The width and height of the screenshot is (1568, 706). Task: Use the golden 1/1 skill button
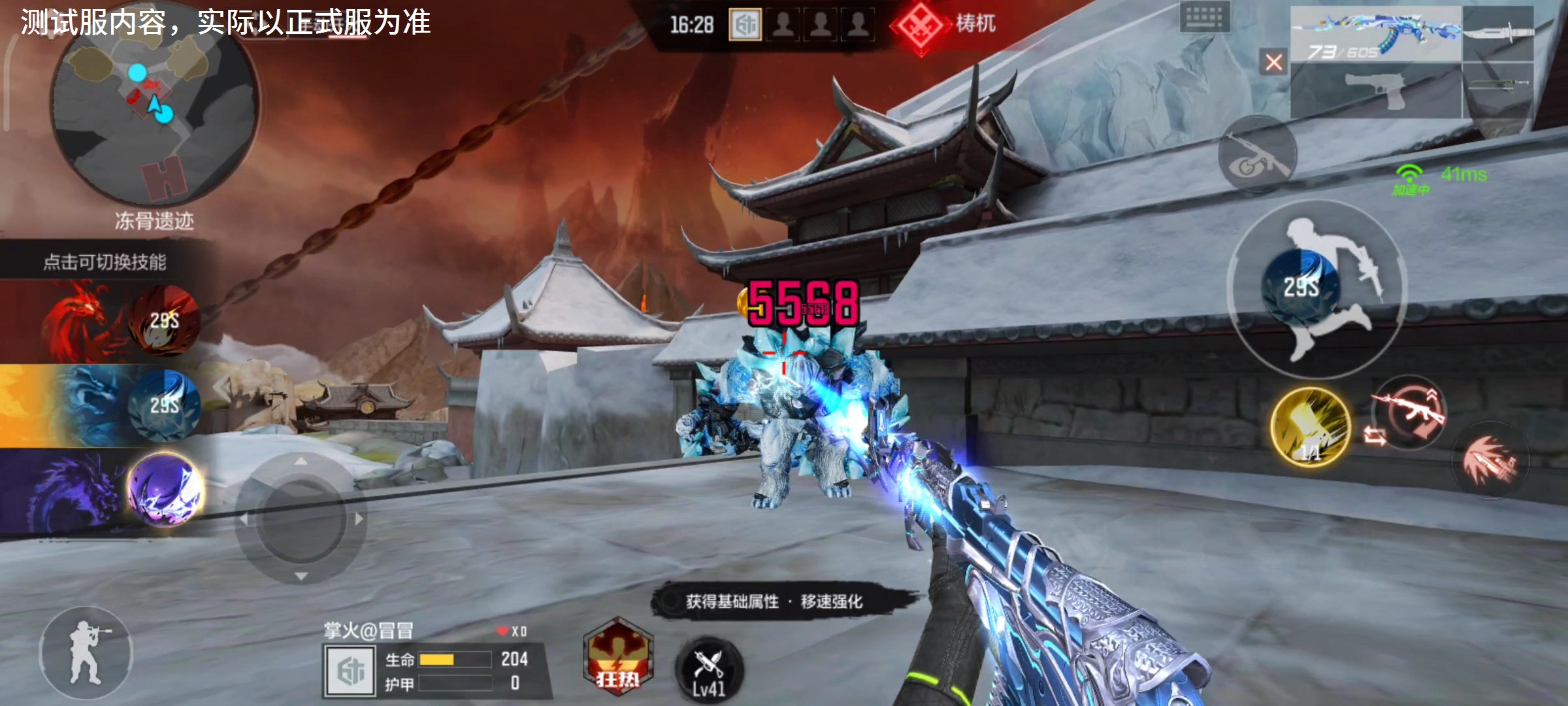coord(1311,427)
